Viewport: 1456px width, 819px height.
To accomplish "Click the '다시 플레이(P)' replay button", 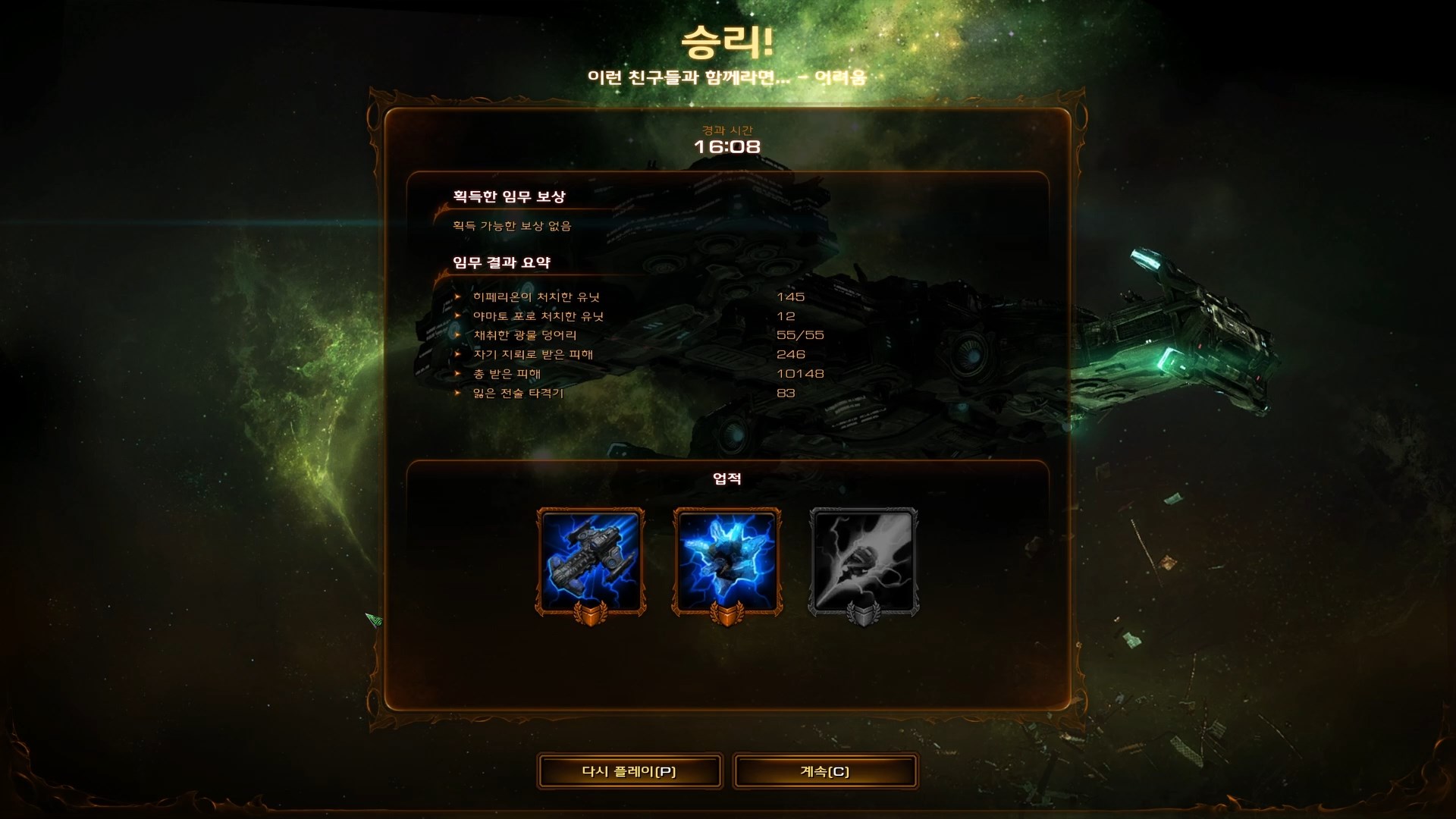I will click(x=629, y=770).
